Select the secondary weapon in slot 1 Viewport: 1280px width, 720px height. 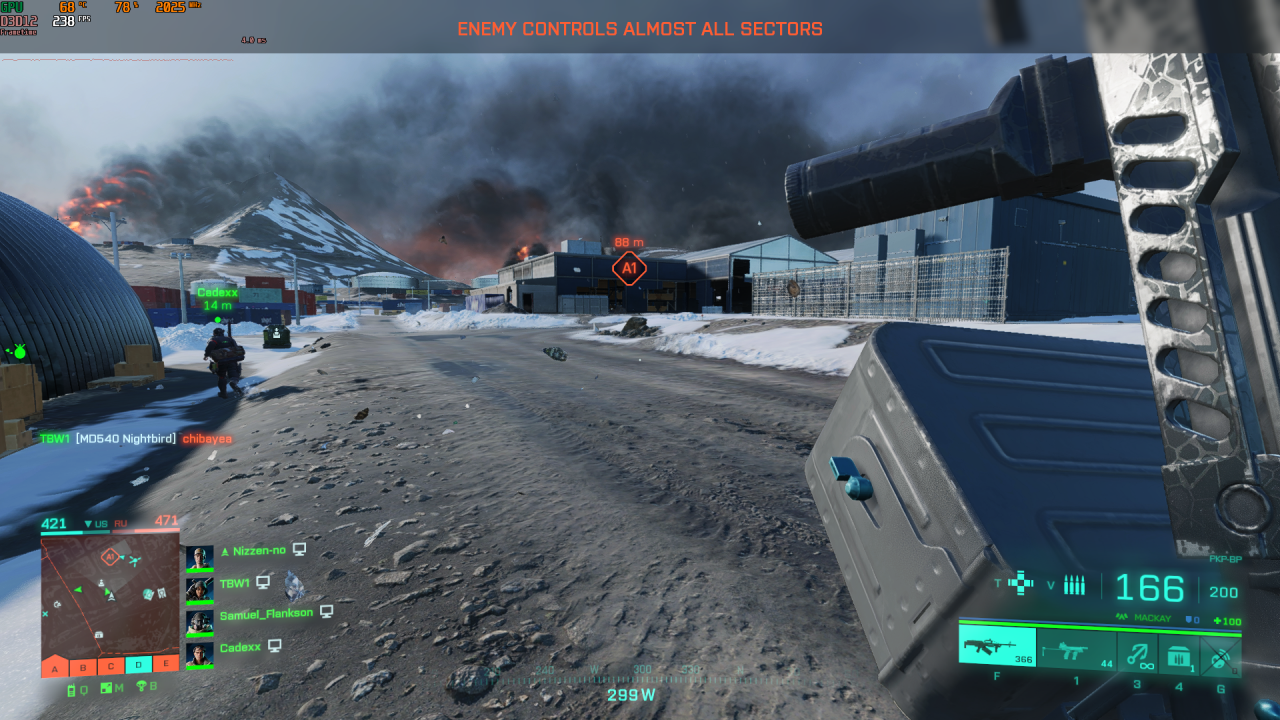1075,652
